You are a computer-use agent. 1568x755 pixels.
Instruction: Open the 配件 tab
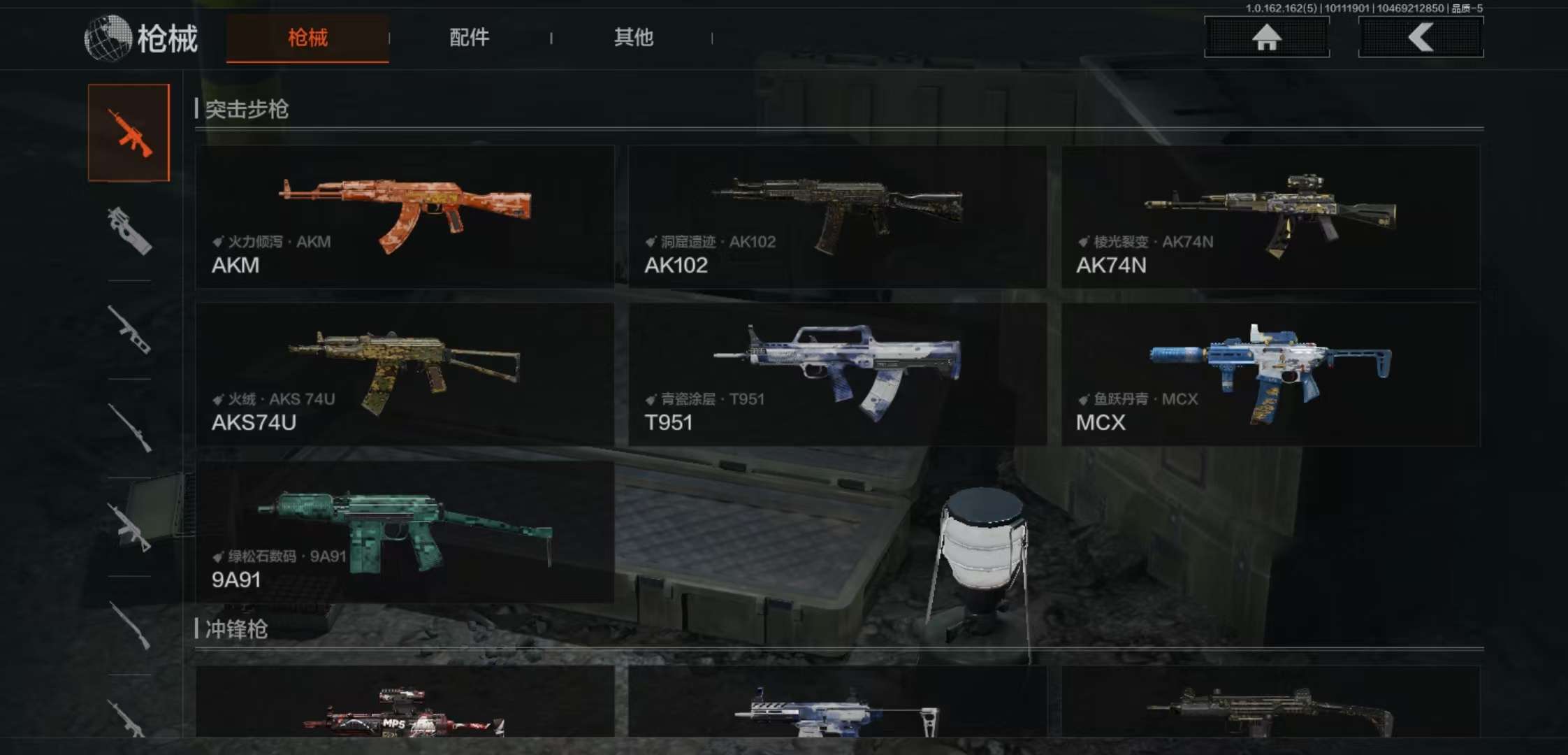click(469, 38)
